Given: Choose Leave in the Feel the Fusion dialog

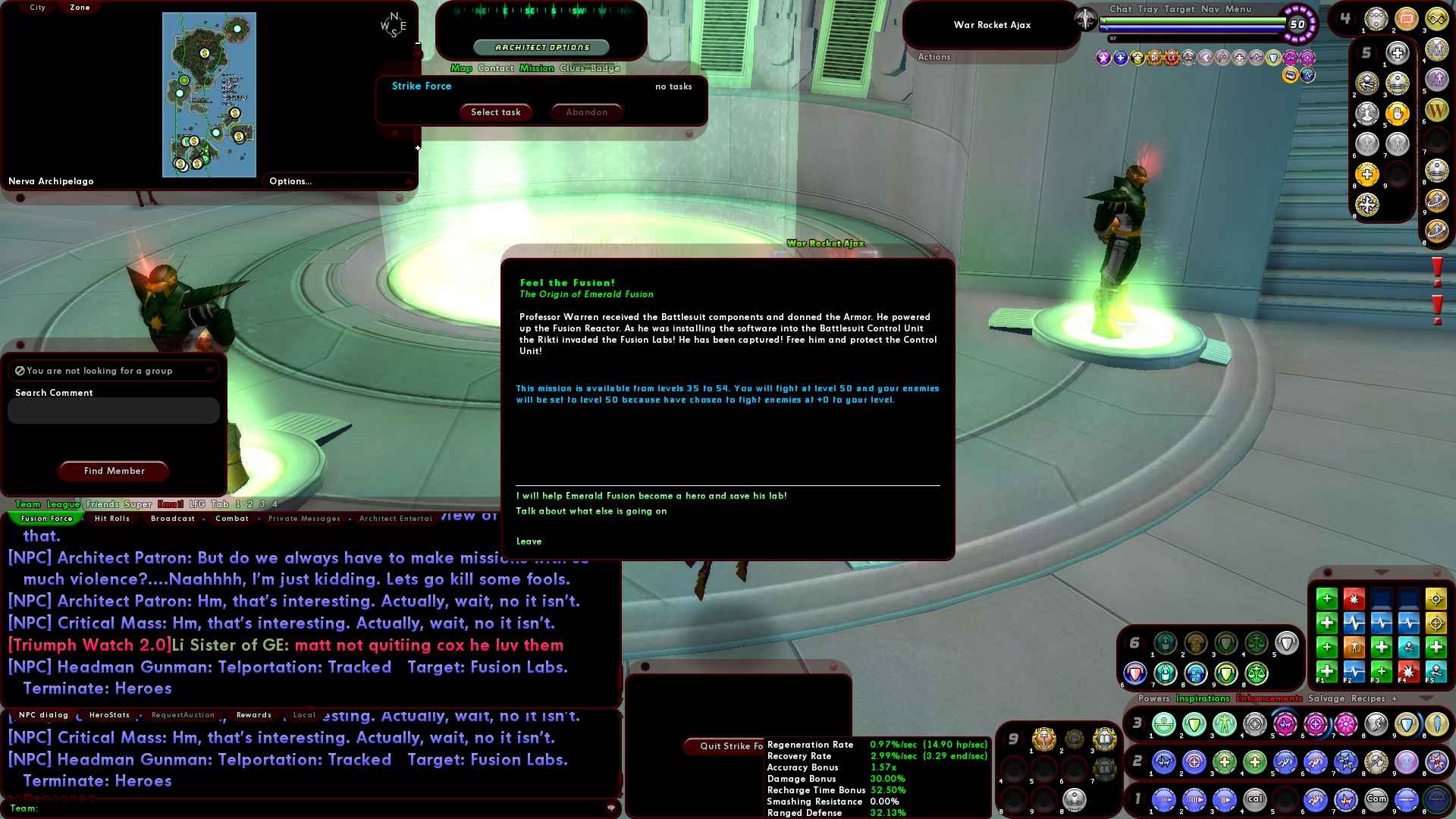Looking at the screenshot, I should [x=529, y=541].
